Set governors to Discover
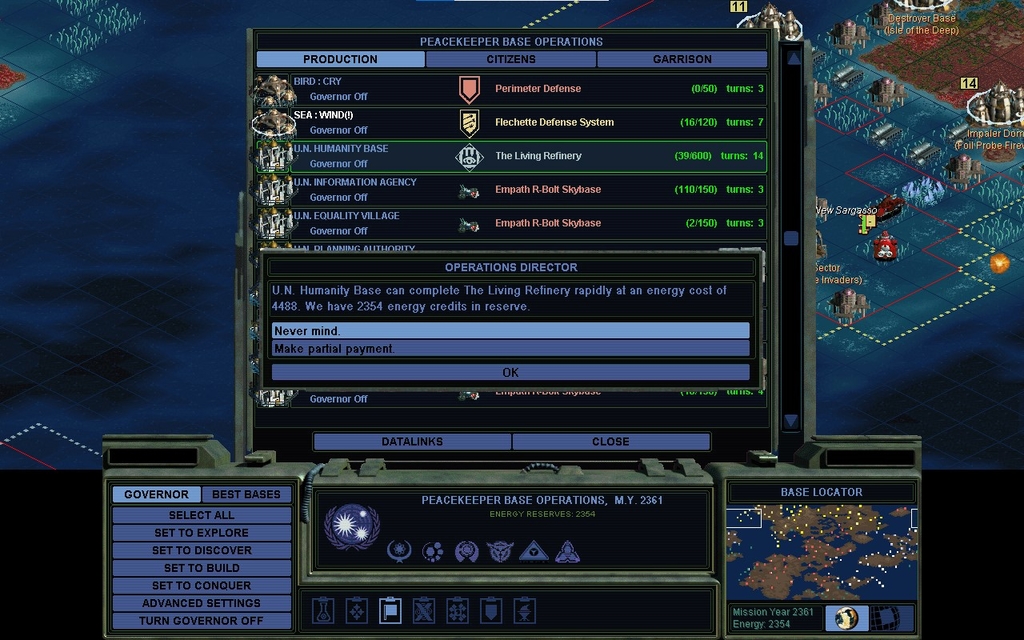 [x=201, y=550]
